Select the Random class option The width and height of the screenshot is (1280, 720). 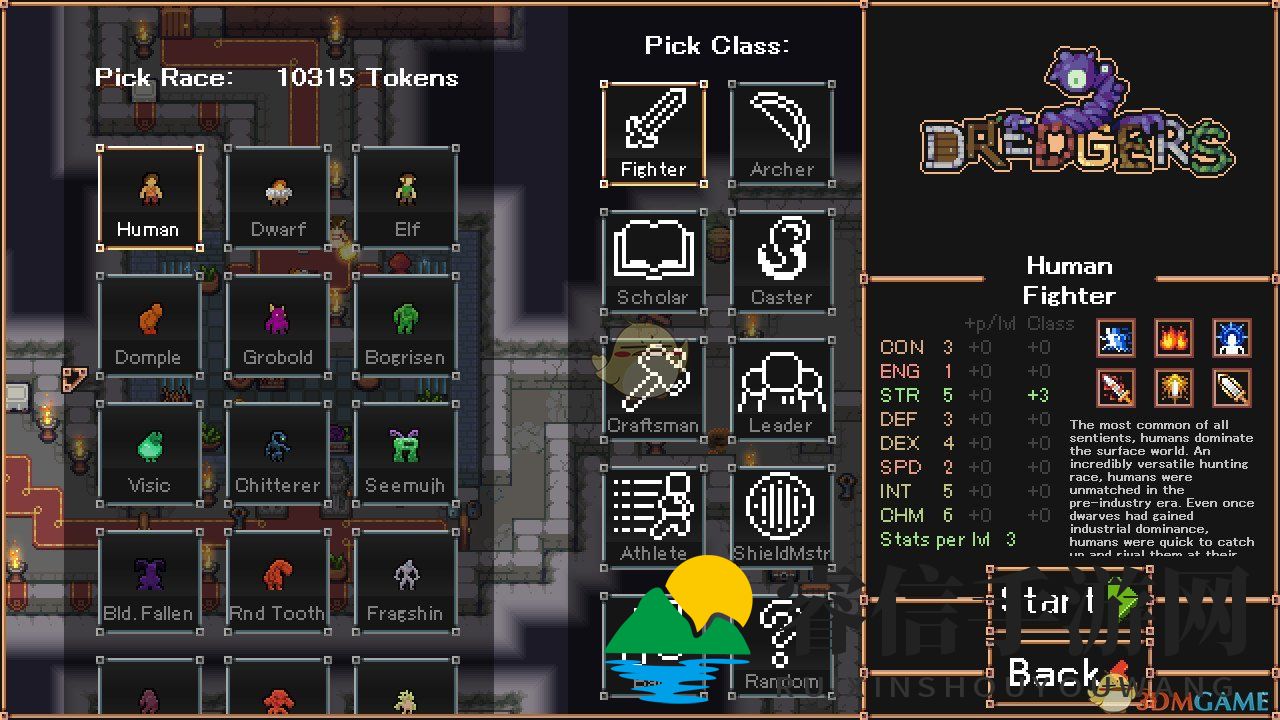tap(782, 645)
